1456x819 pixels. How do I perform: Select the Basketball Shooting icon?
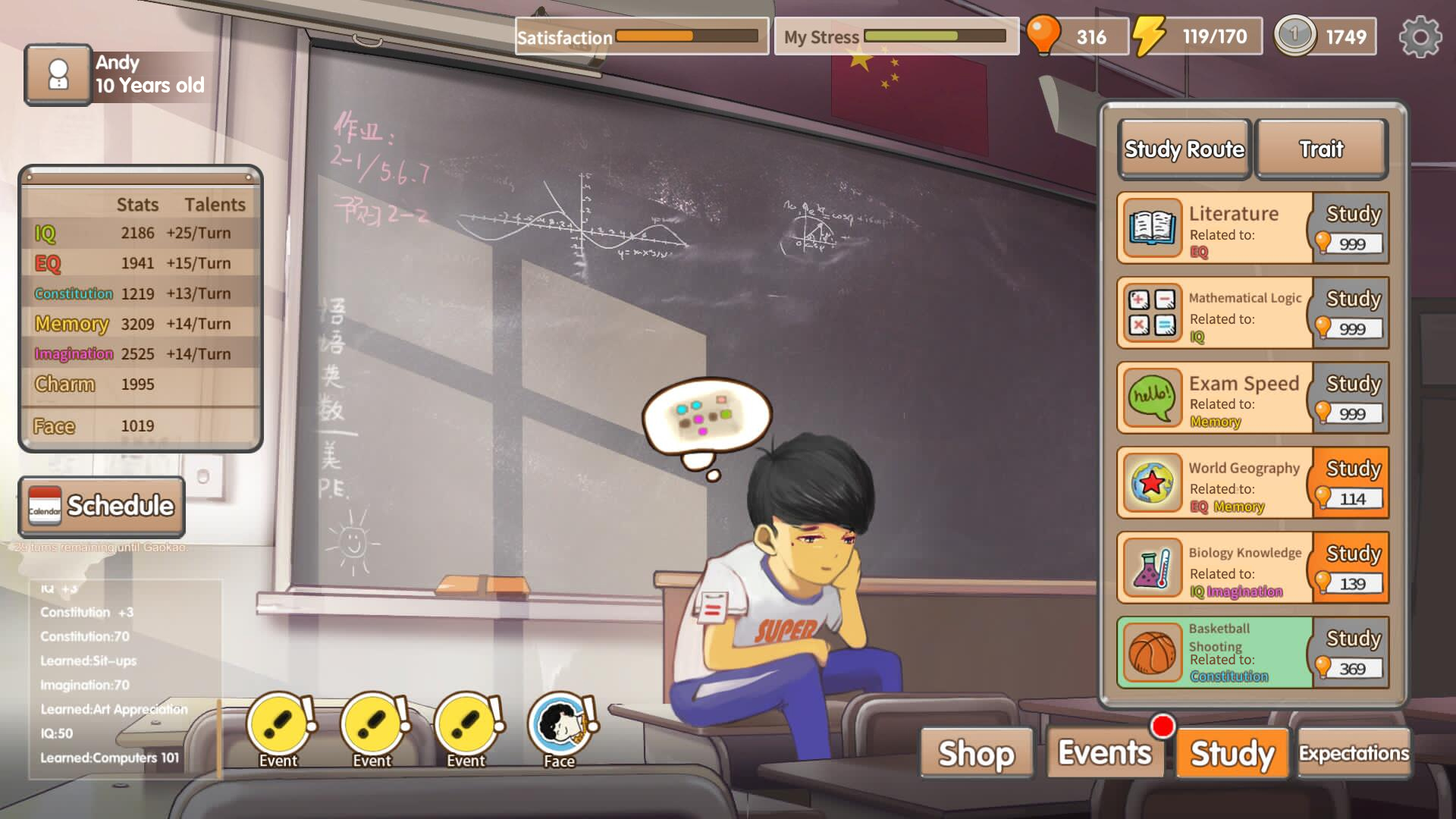click(x=1152, y=653)
